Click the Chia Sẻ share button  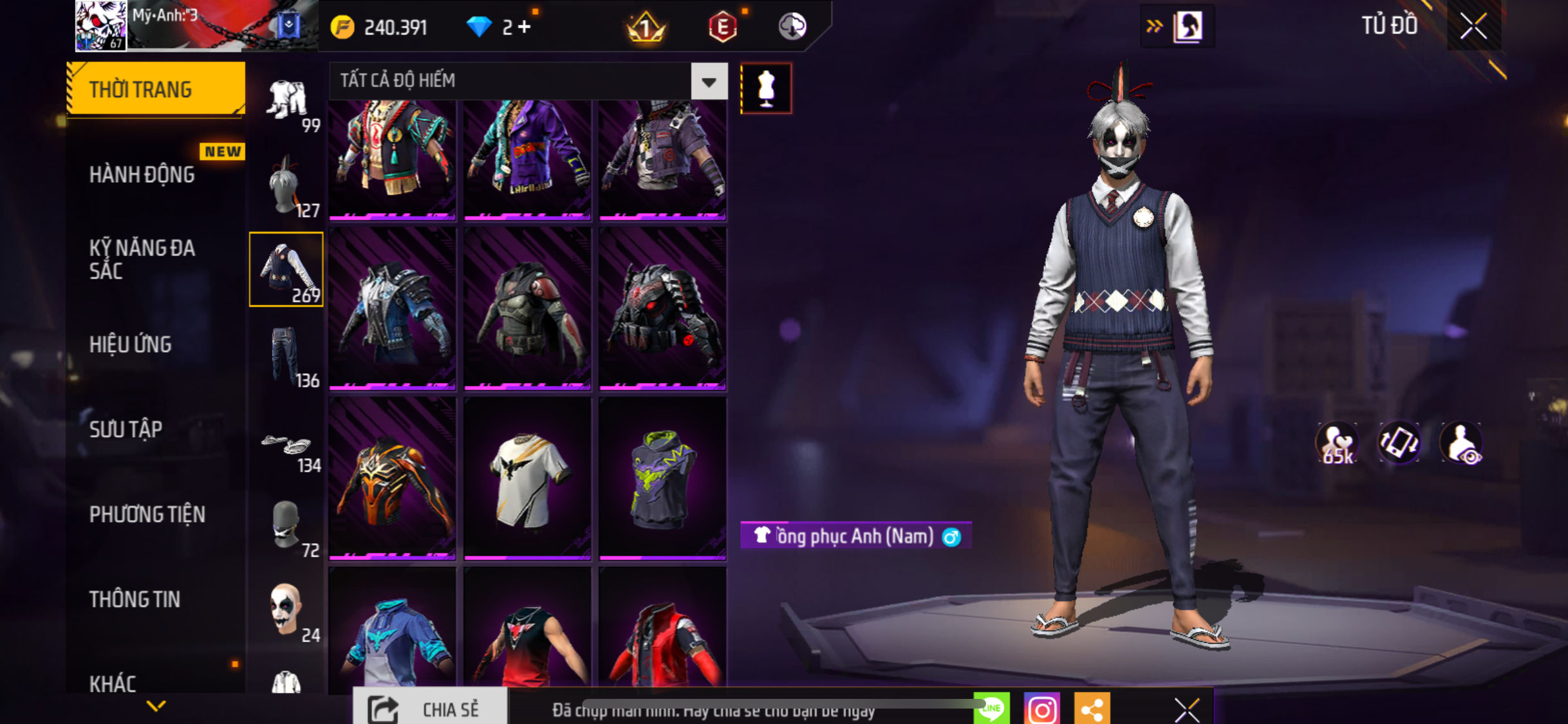point(429,709)
